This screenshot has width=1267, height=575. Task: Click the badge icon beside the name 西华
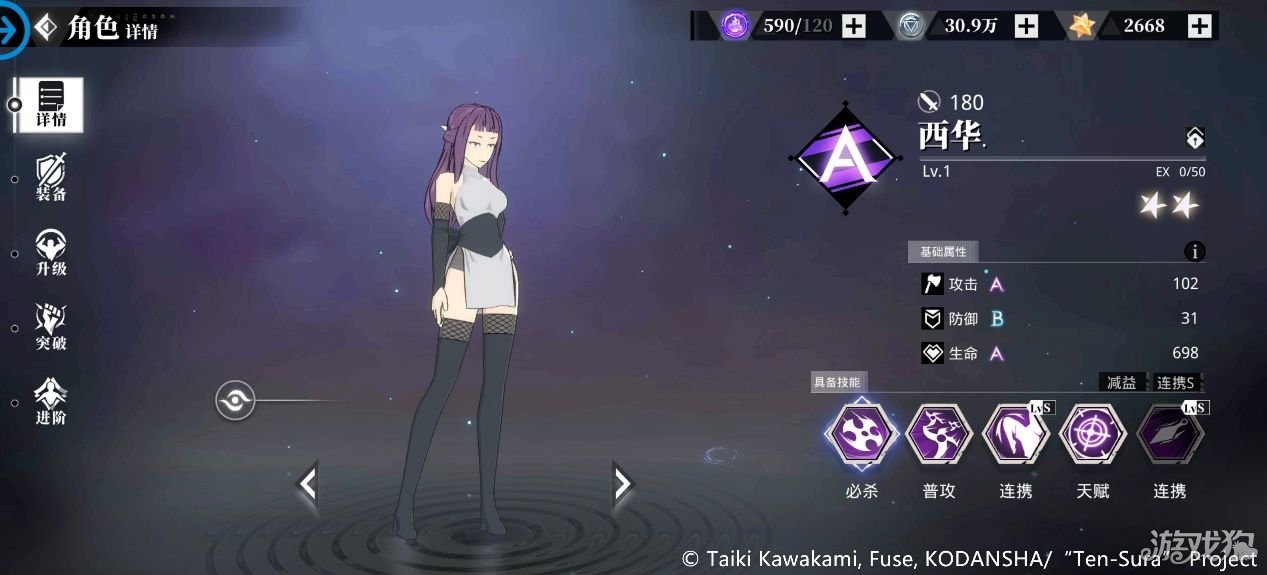tap(1194, 138)
